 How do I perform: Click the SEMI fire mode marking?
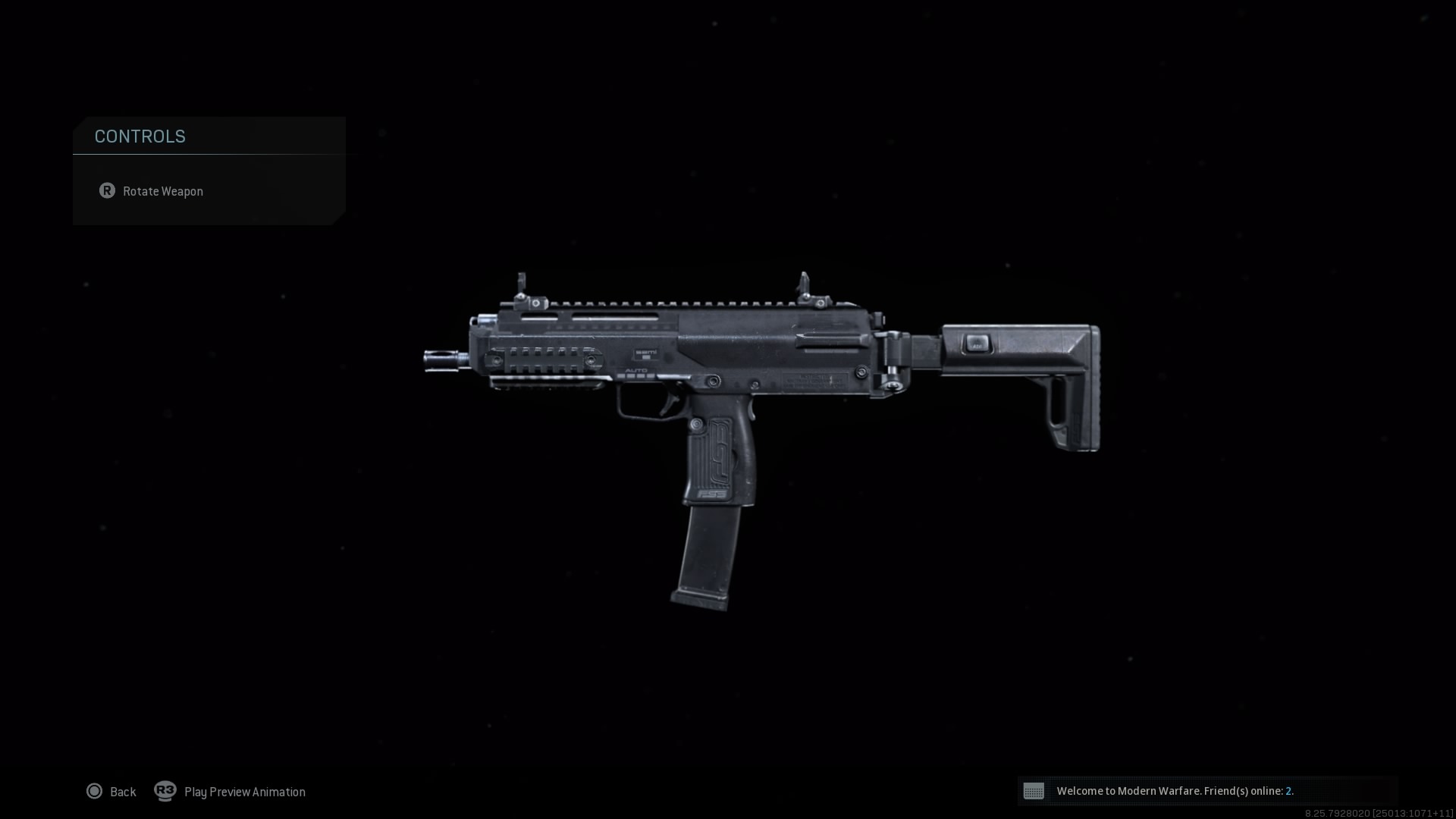point(647,352)
